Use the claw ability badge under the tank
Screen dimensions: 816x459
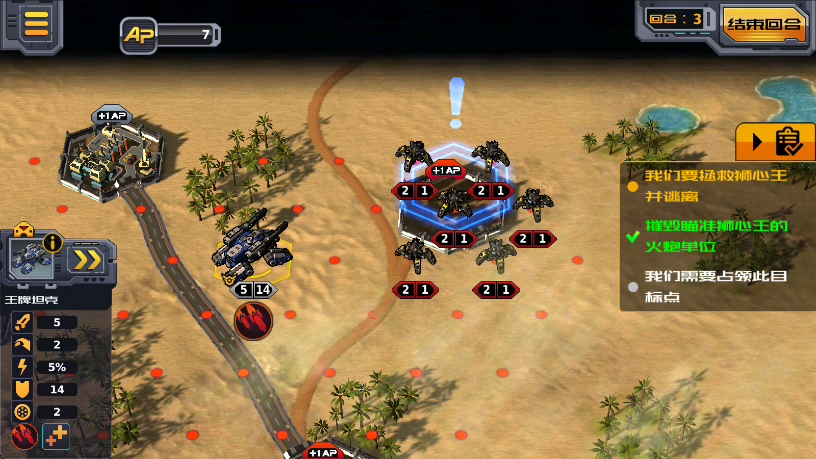[253, 321]
